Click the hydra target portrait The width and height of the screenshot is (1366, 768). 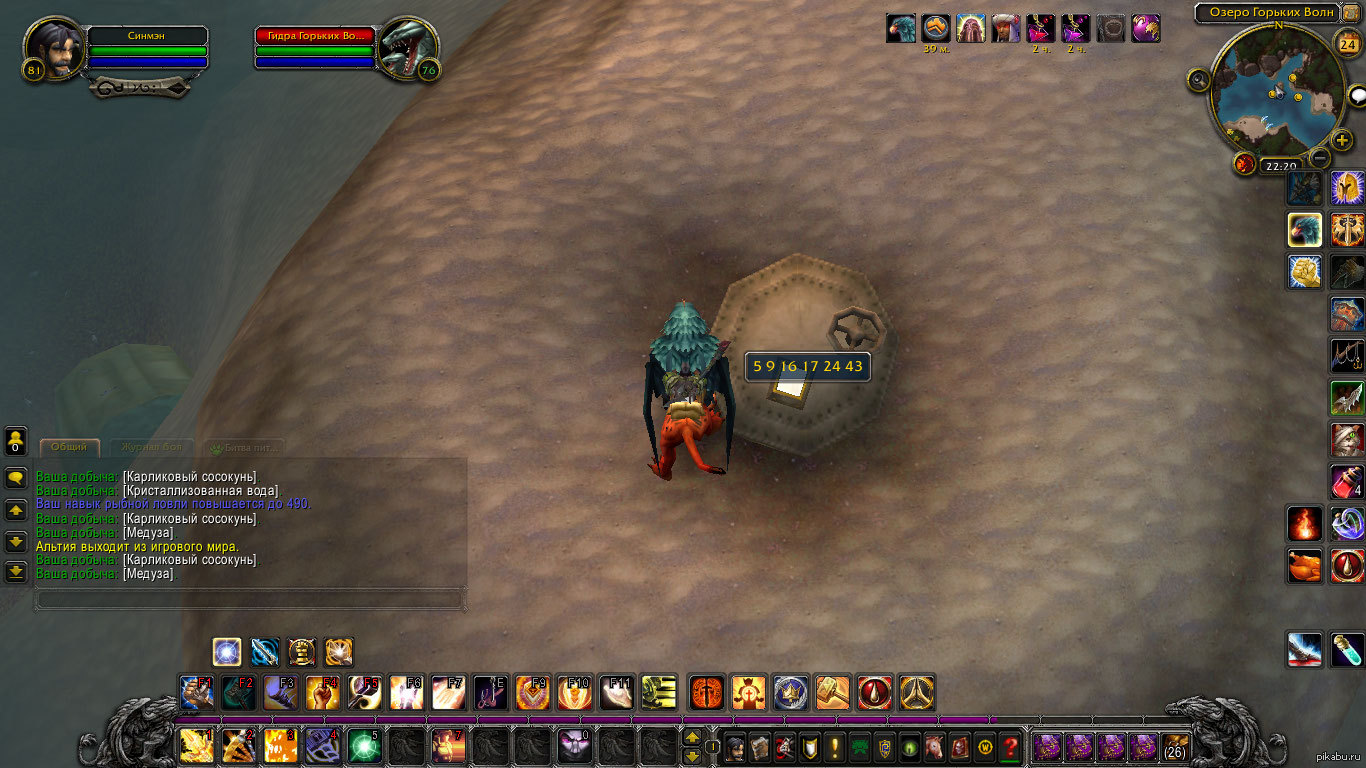point(407,48)
